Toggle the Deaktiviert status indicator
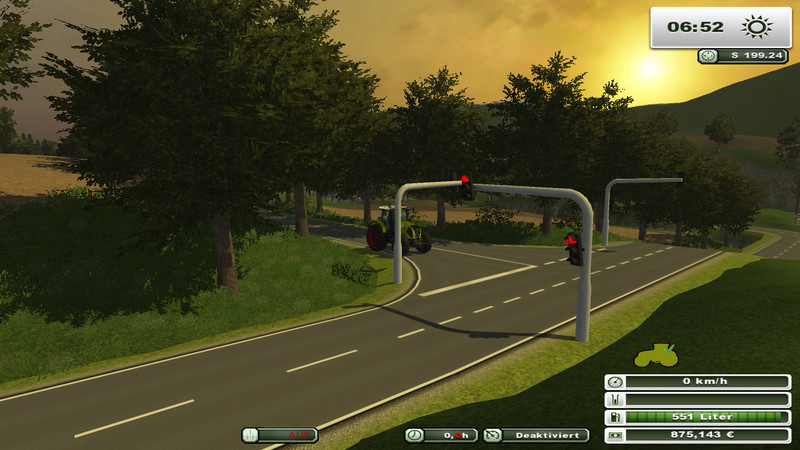The width and height of the screenshot is (800, 450). pyautogui.click(x=537, y=435)
